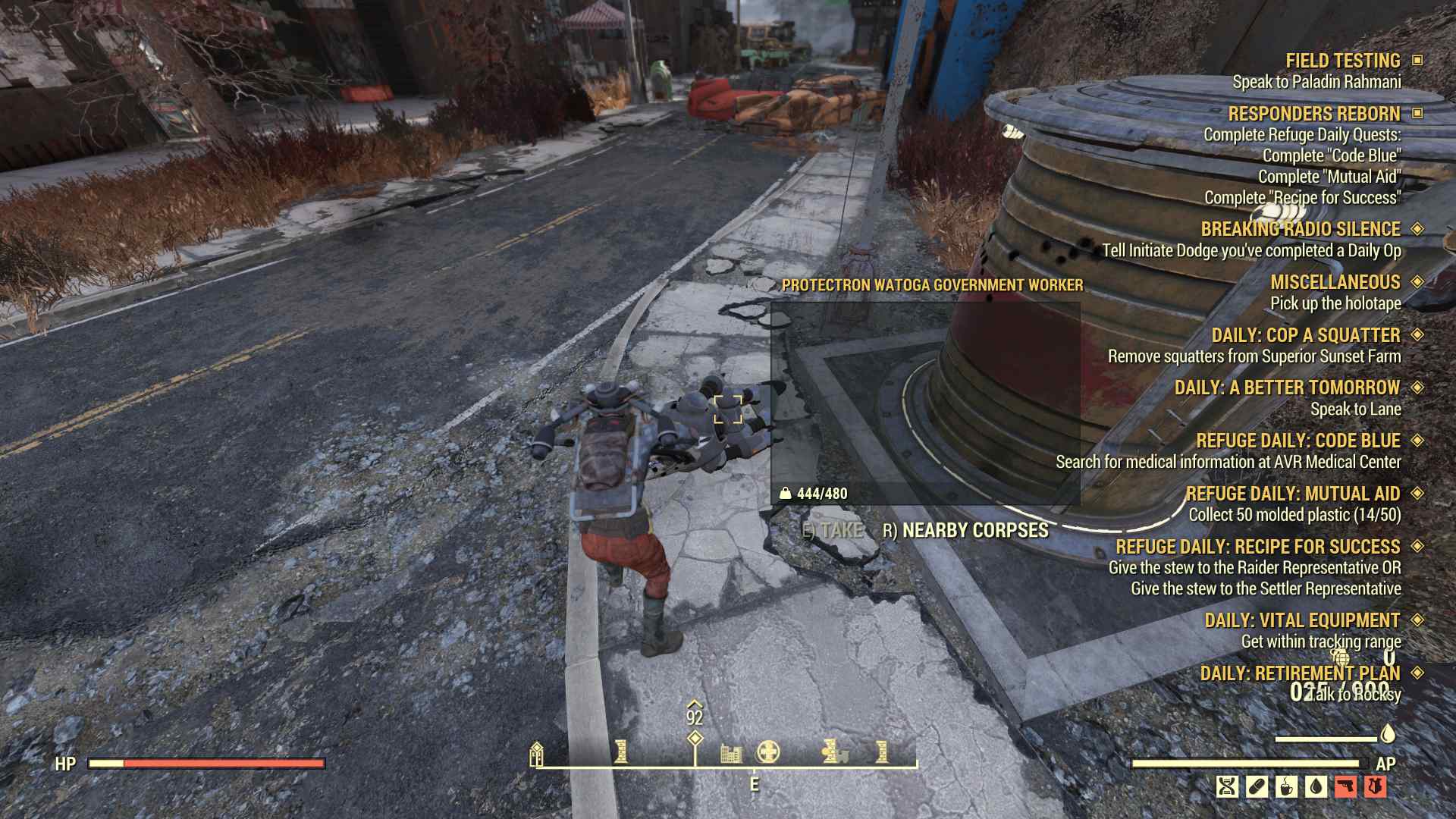Toggle tracking for Responders Reborn quest
This screenshot has width=1456, height=819.
tap(1419, 115)
